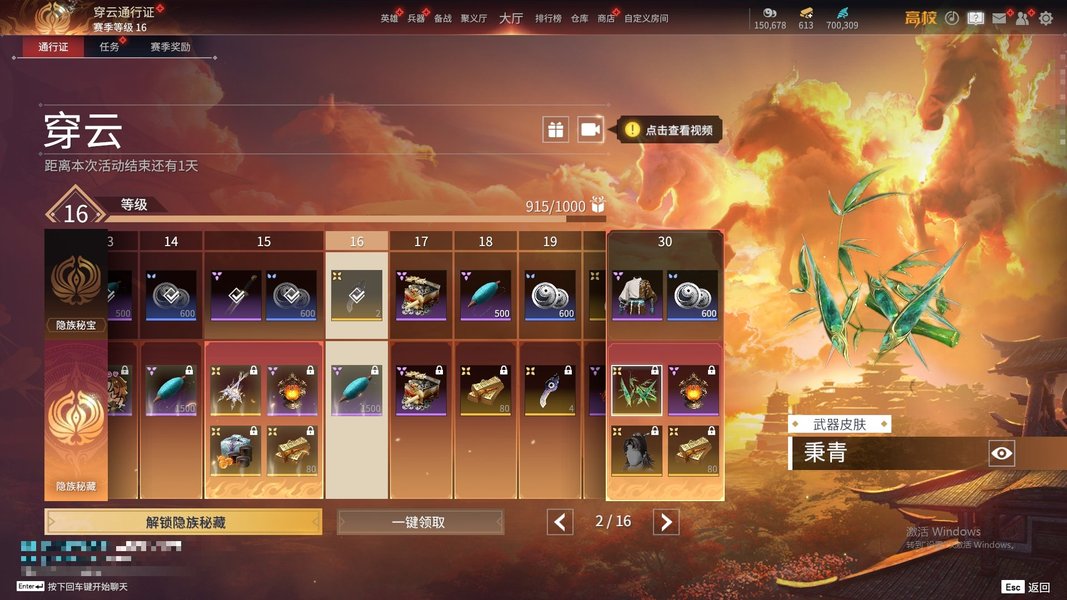The height and width of the screenshot is (600, 1067).
Task: Return to the 大厅 lobby
Action: (x=511, y=18)
